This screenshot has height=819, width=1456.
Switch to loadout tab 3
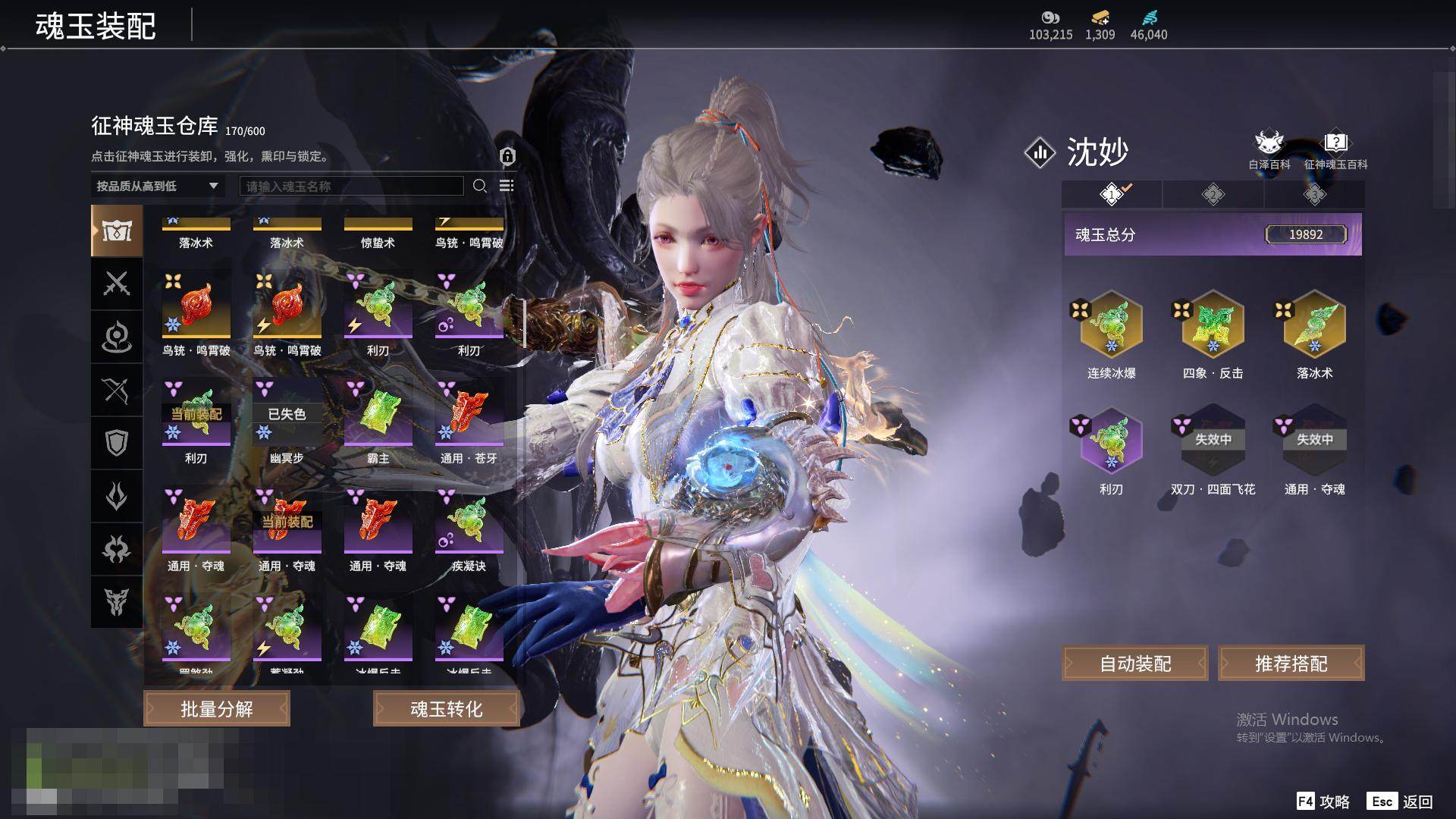point(1314,195)
